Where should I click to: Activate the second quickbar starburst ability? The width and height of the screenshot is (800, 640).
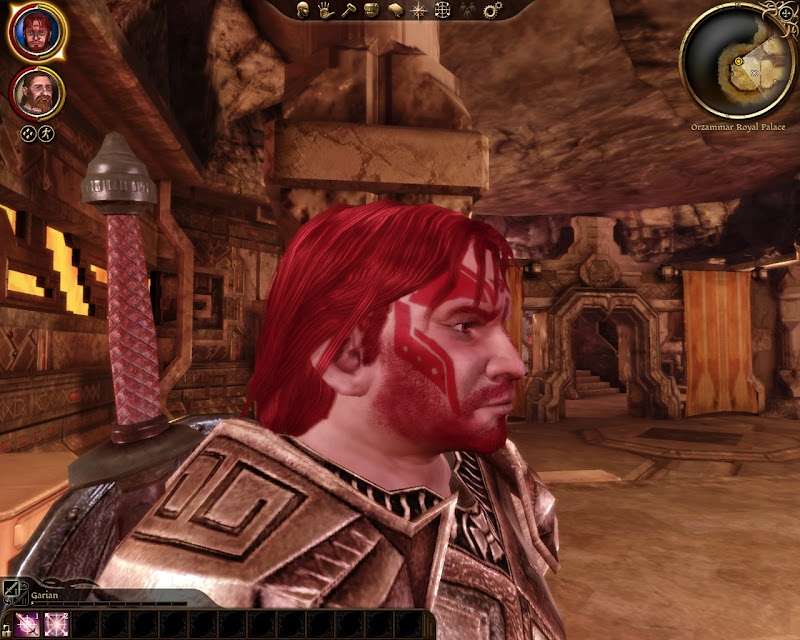tap(56, 624)
